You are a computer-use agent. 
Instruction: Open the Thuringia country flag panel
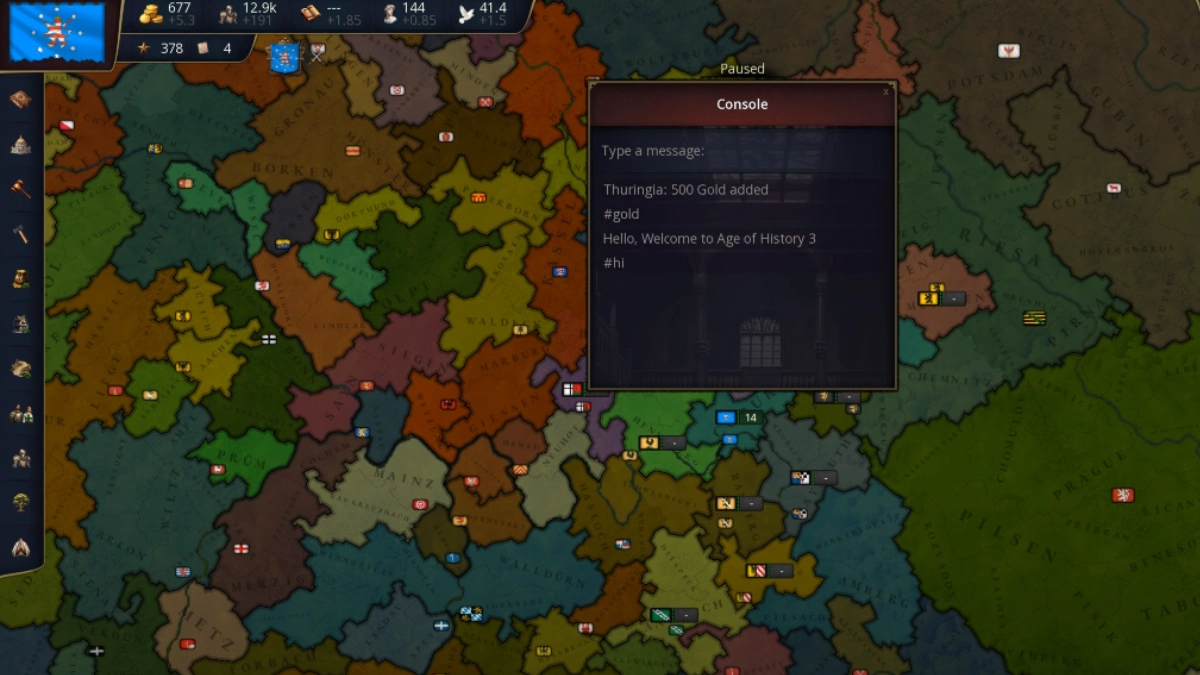coord(57,33)
